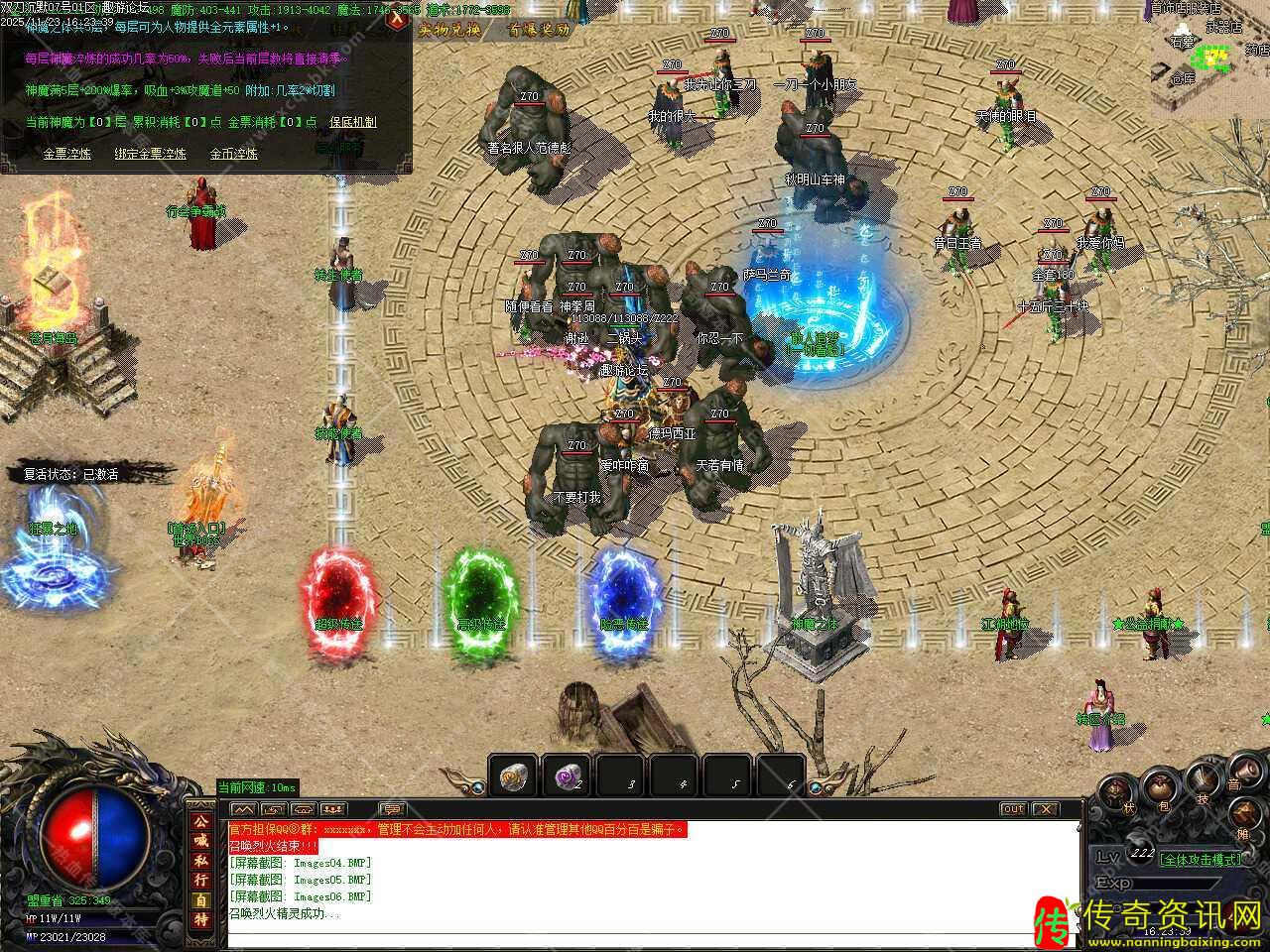Switch to the 公 public chat channel

click(201, 821)
